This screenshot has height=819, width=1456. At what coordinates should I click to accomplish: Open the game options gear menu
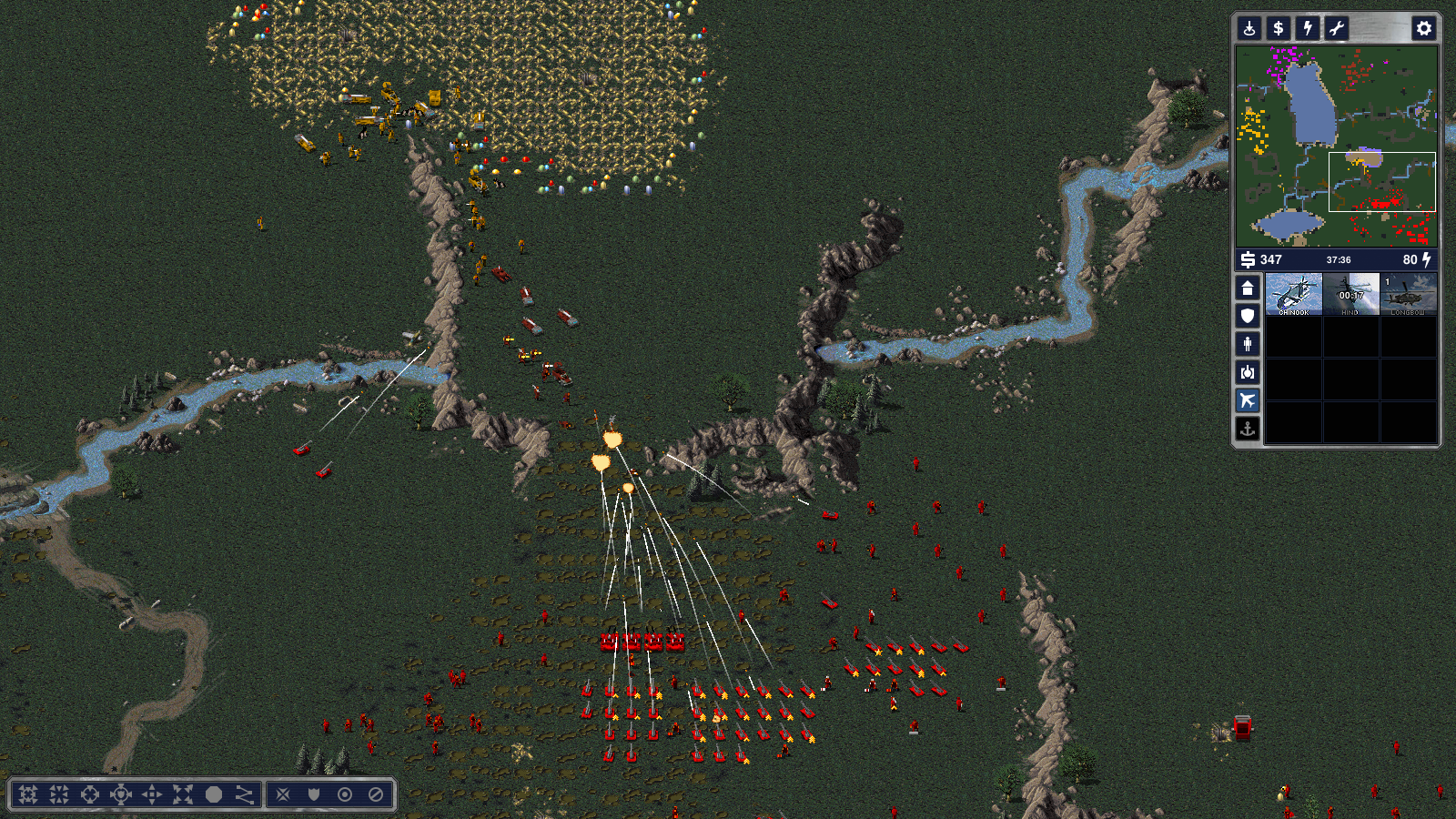click(1423, 28)
